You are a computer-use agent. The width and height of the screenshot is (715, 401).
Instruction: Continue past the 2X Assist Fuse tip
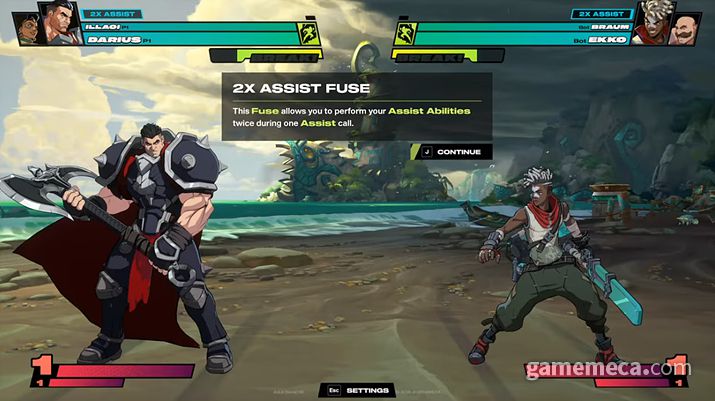tap(452, 152)
